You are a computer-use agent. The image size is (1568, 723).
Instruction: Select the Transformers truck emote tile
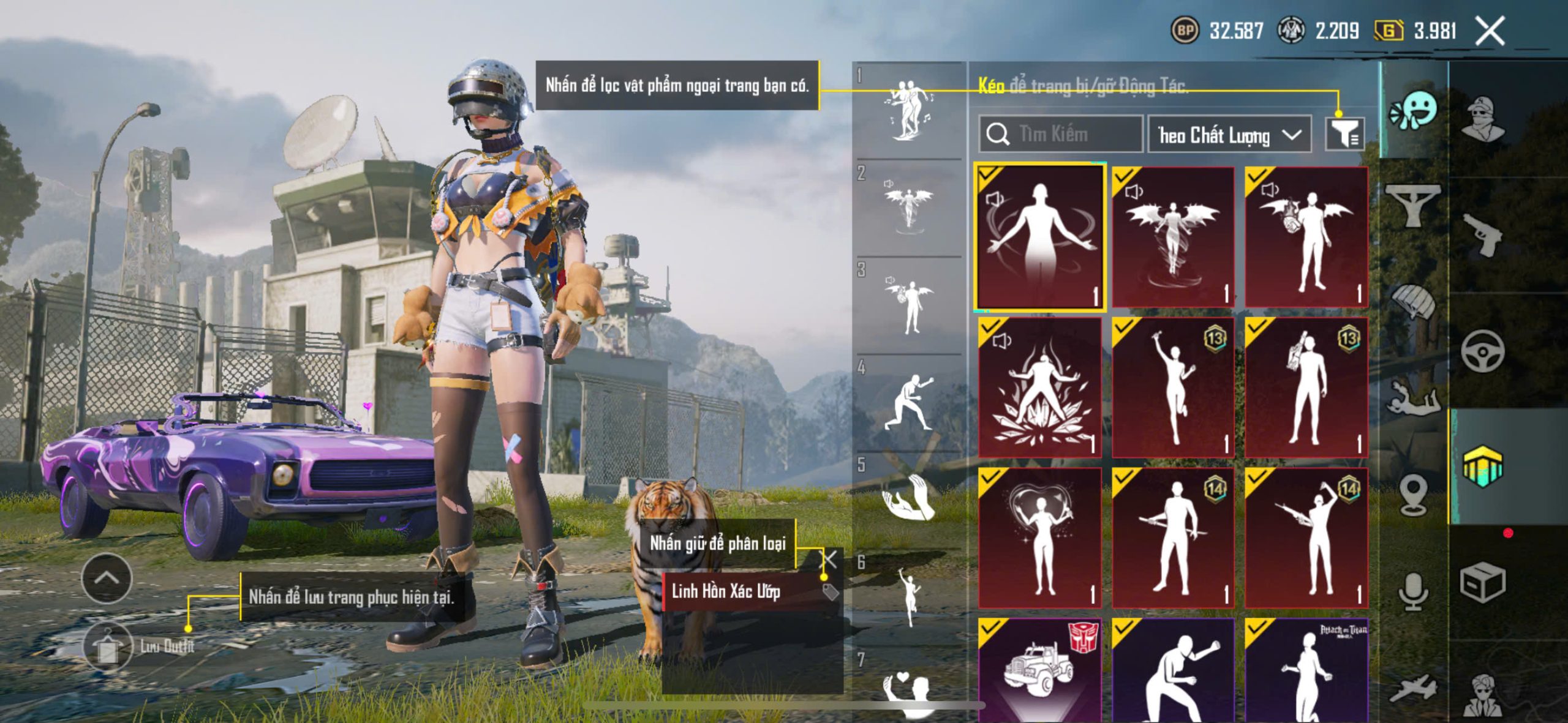(1039, 670)
